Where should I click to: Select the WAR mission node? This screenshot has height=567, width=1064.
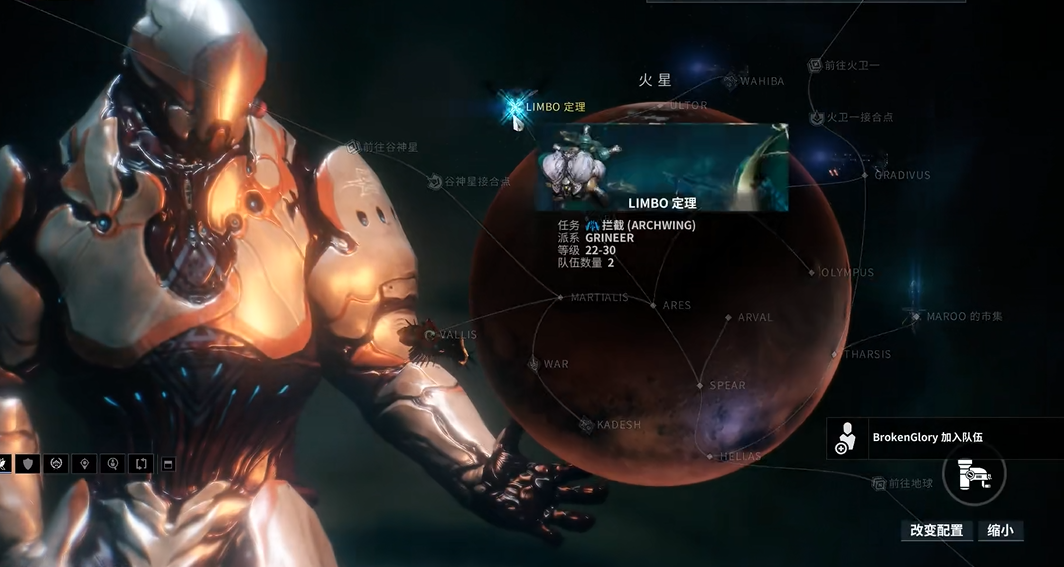(534, 364)
